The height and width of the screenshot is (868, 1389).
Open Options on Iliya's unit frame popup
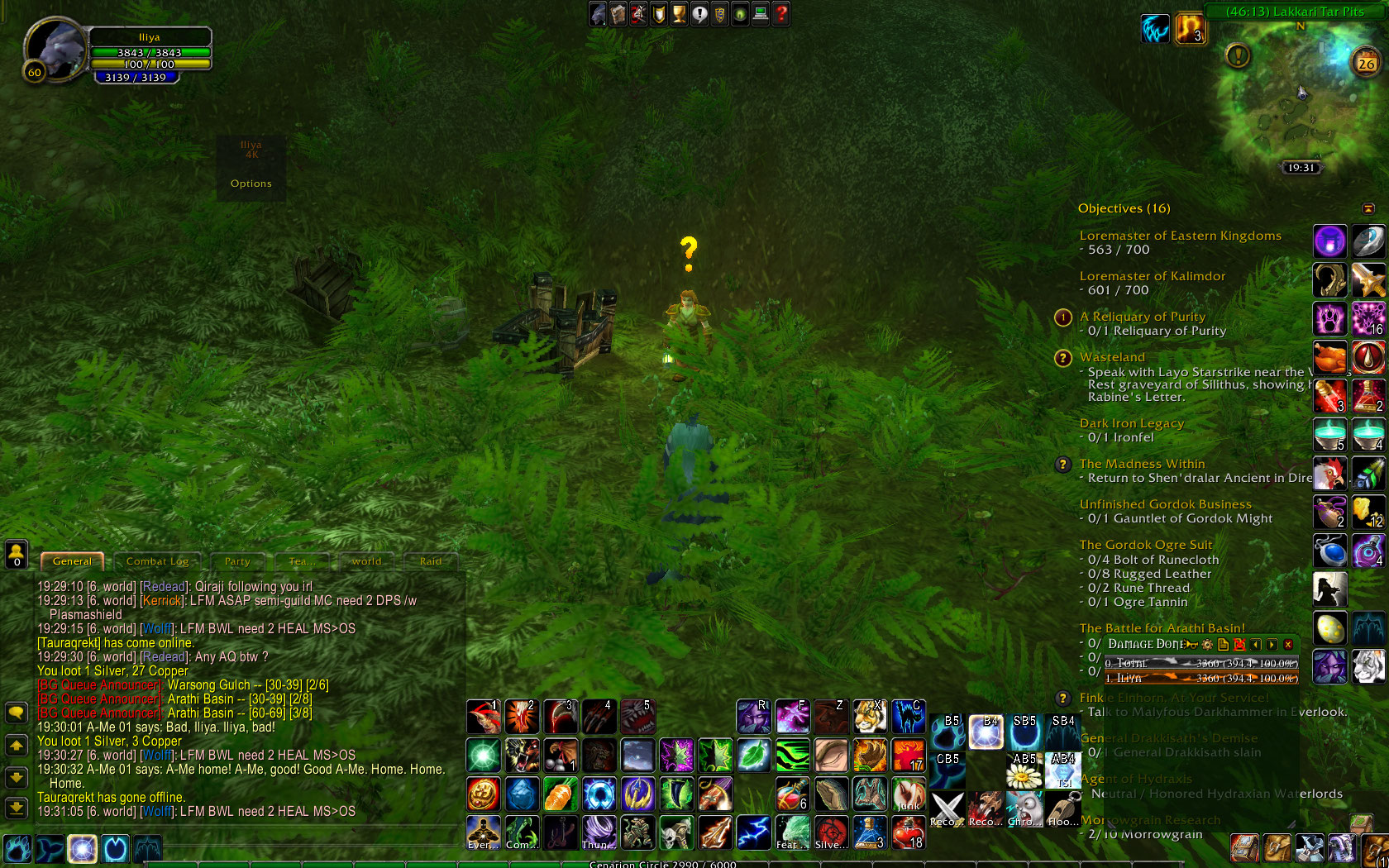(x=251, y=184)
